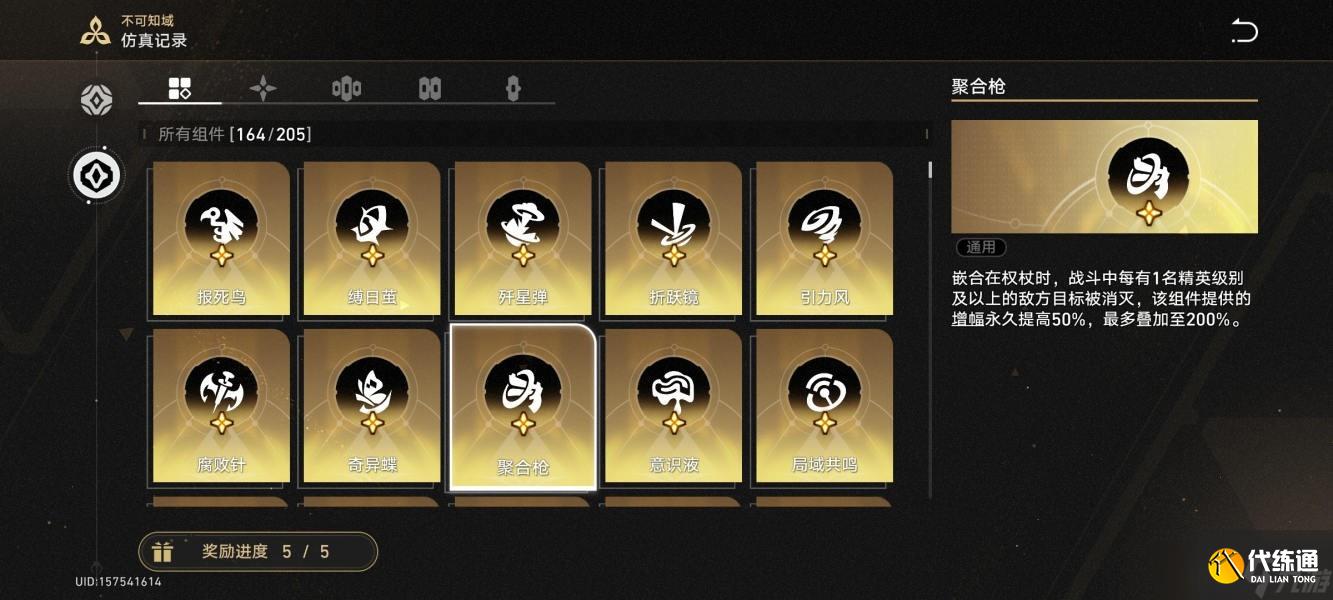
Task: Show the single-segment component filter tab
Action: tap(513, 88)
